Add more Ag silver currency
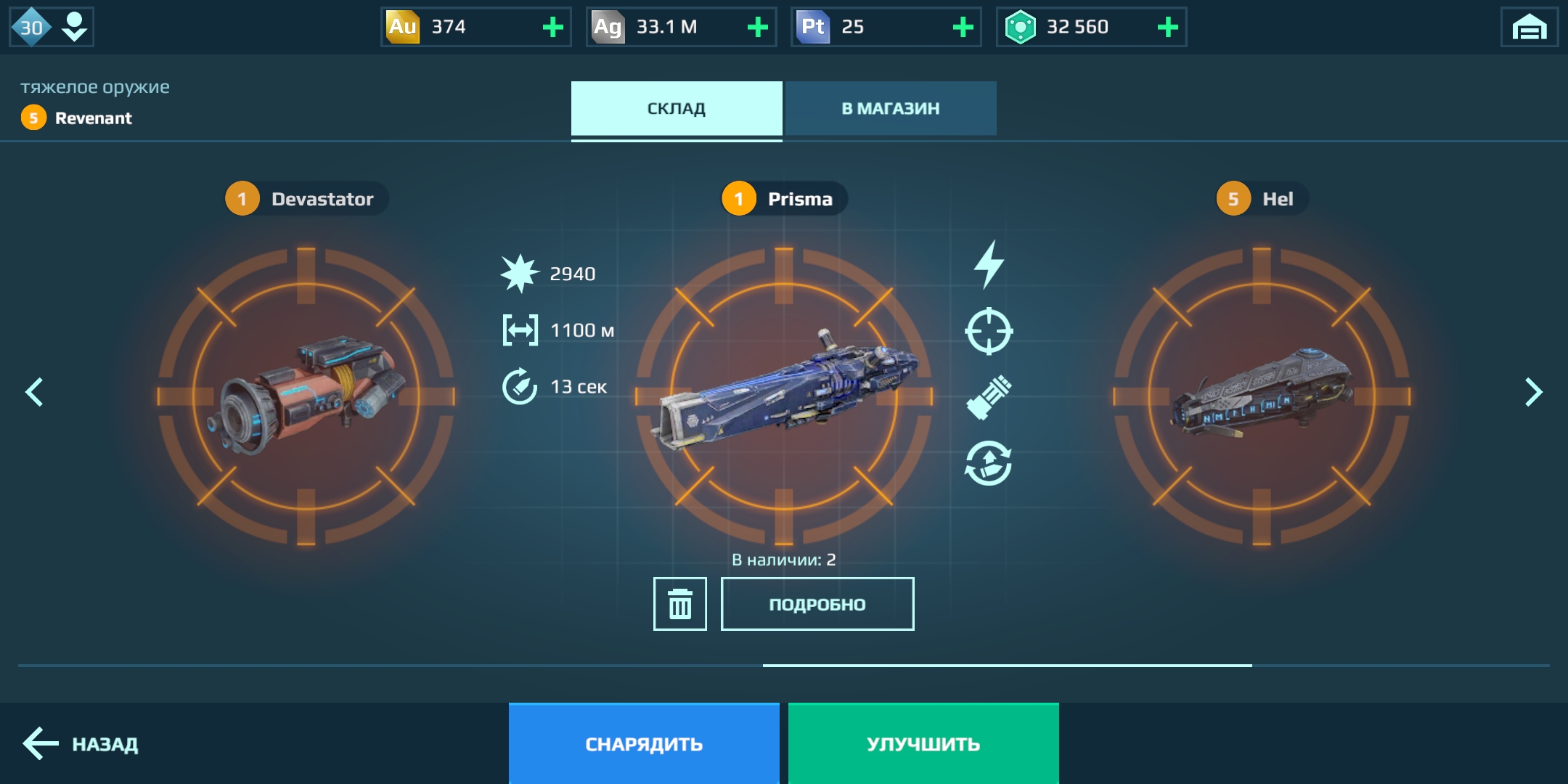Viewport: 1568px width, 784px height. [757, 28]
